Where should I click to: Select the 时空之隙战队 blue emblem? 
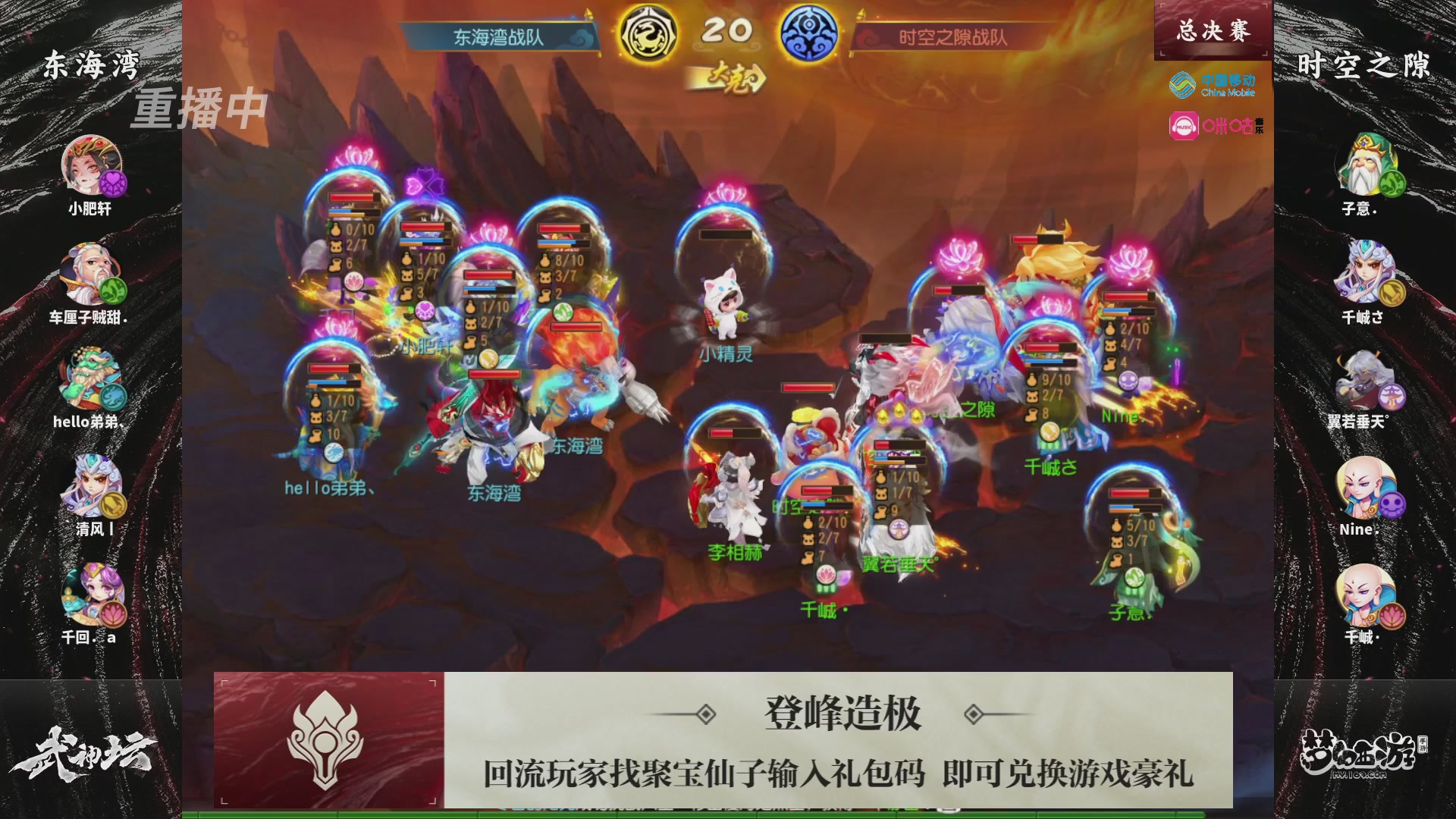[811, 32]
